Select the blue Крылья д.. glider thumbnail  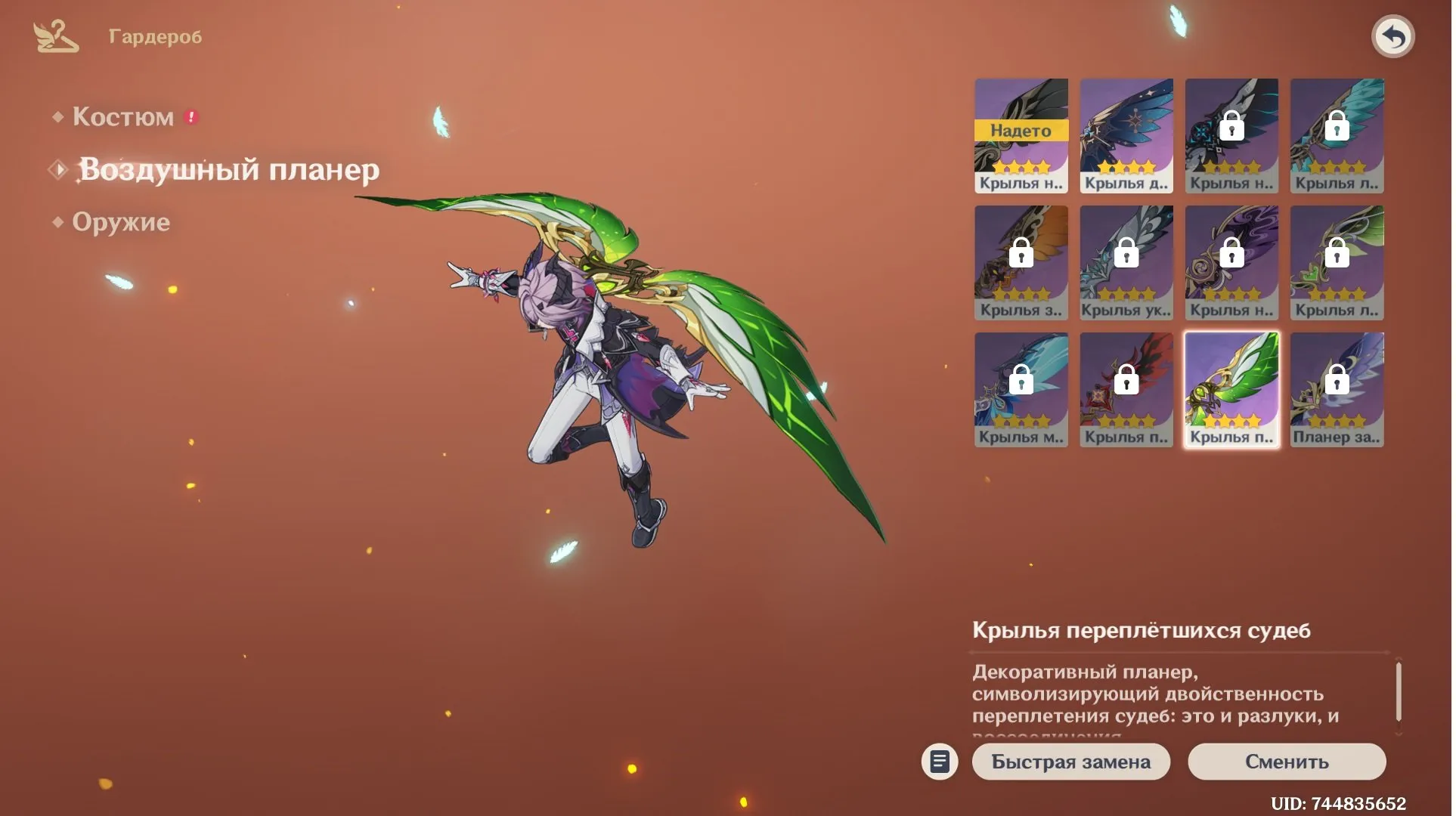pos(1126,134)
